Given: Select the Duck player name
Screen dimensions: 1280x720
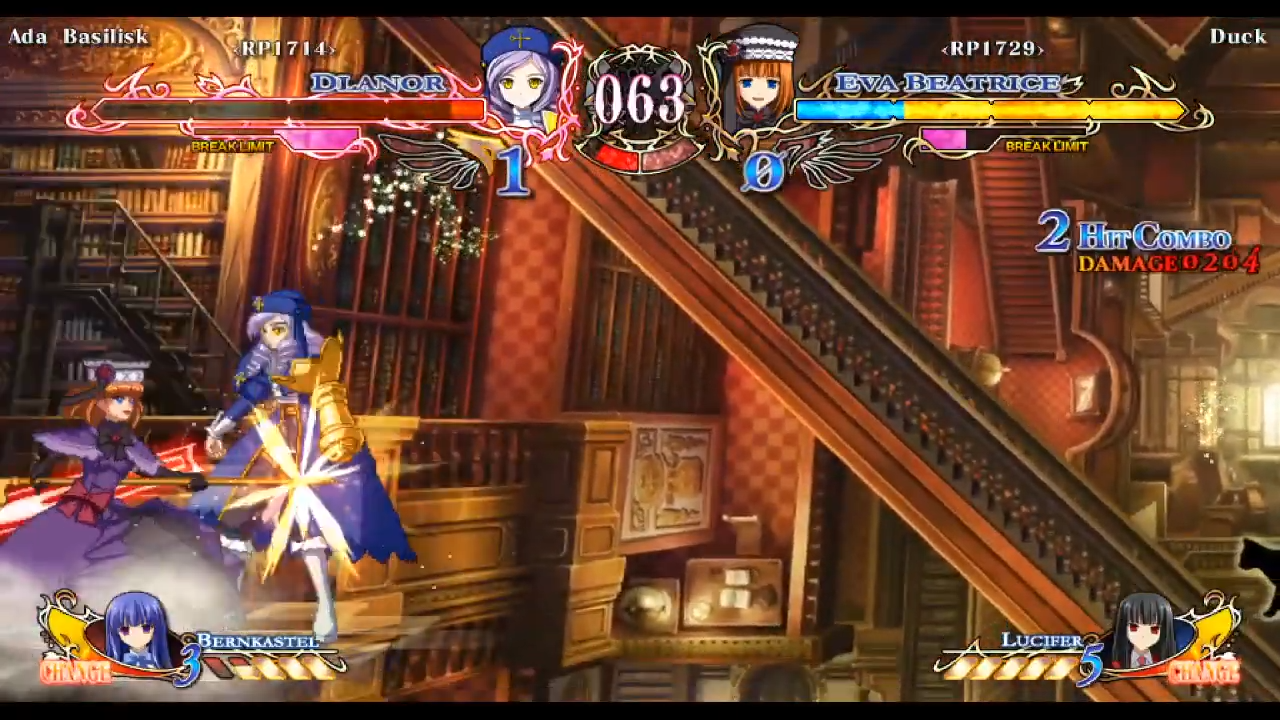Looking at the screenshot, I should [x=1239, y=37].
